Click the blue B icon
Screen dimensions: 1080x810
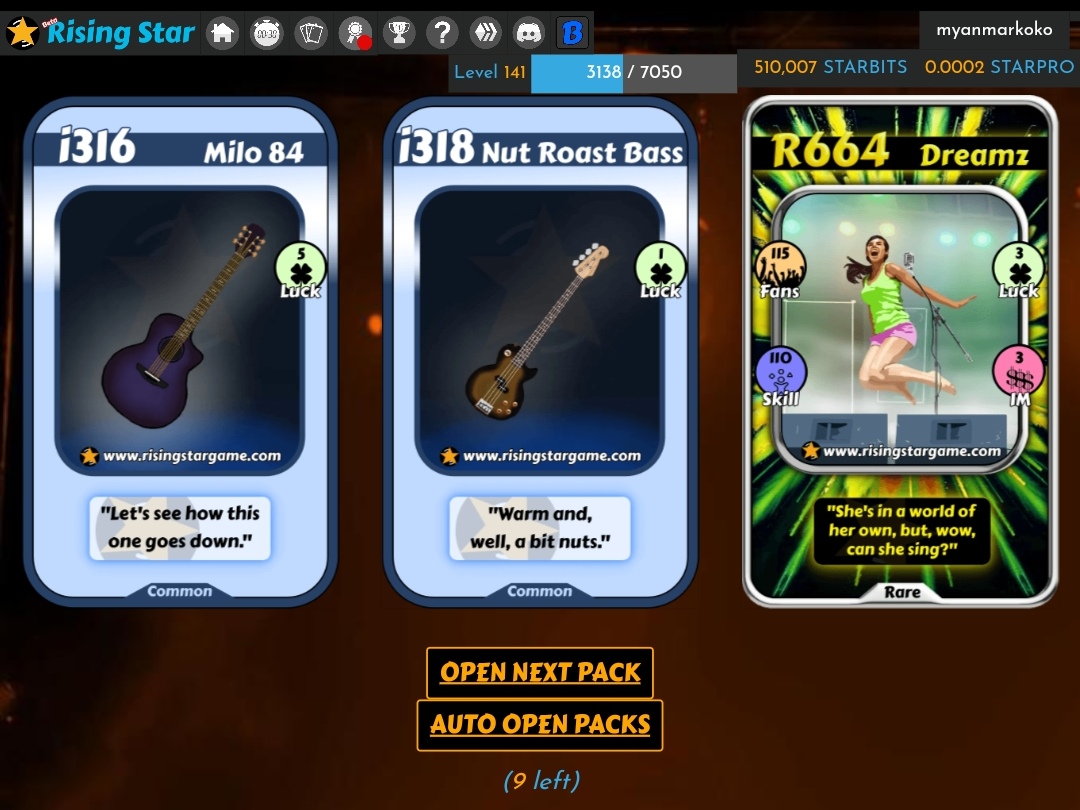click(x=573, y=34)
